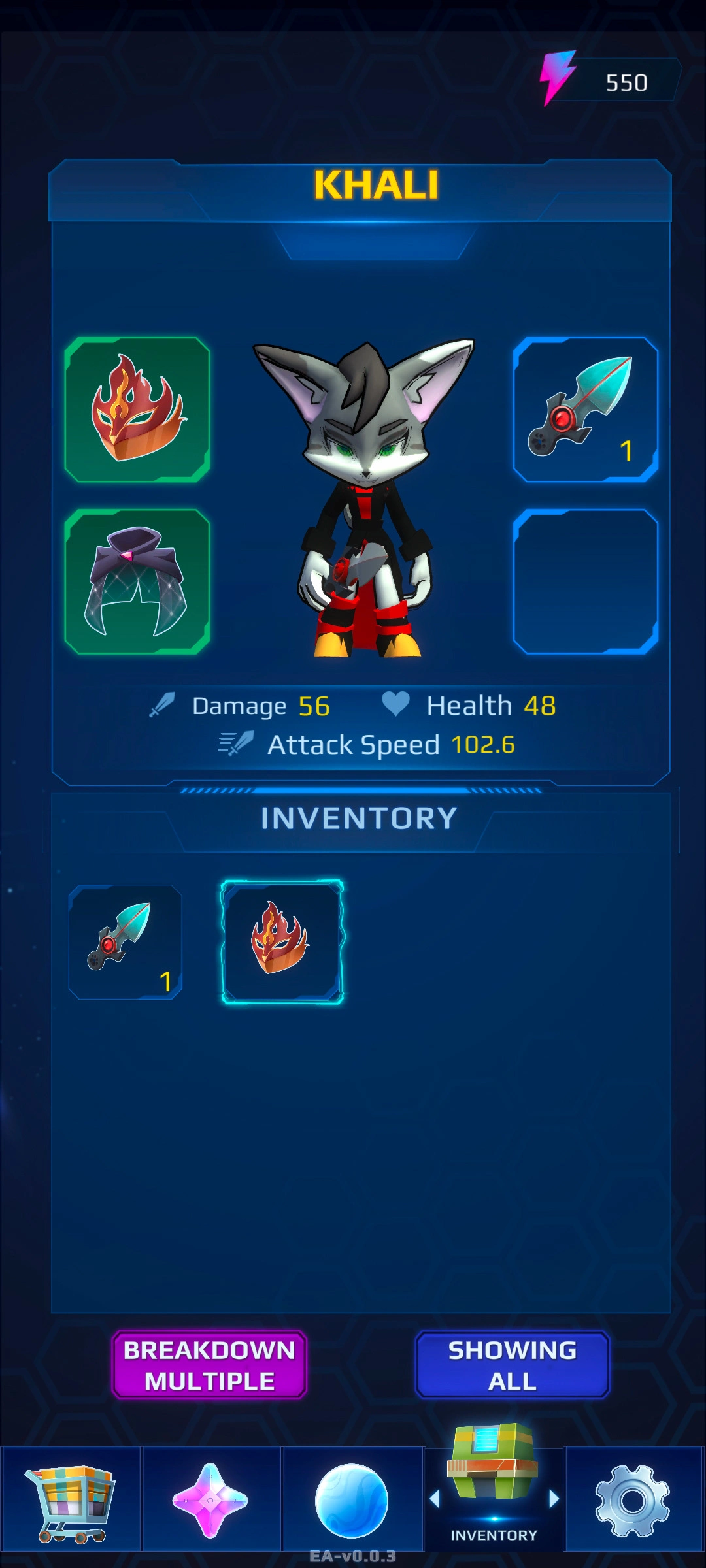Tap the Breakdown Multiple button

coord(209,1365)
